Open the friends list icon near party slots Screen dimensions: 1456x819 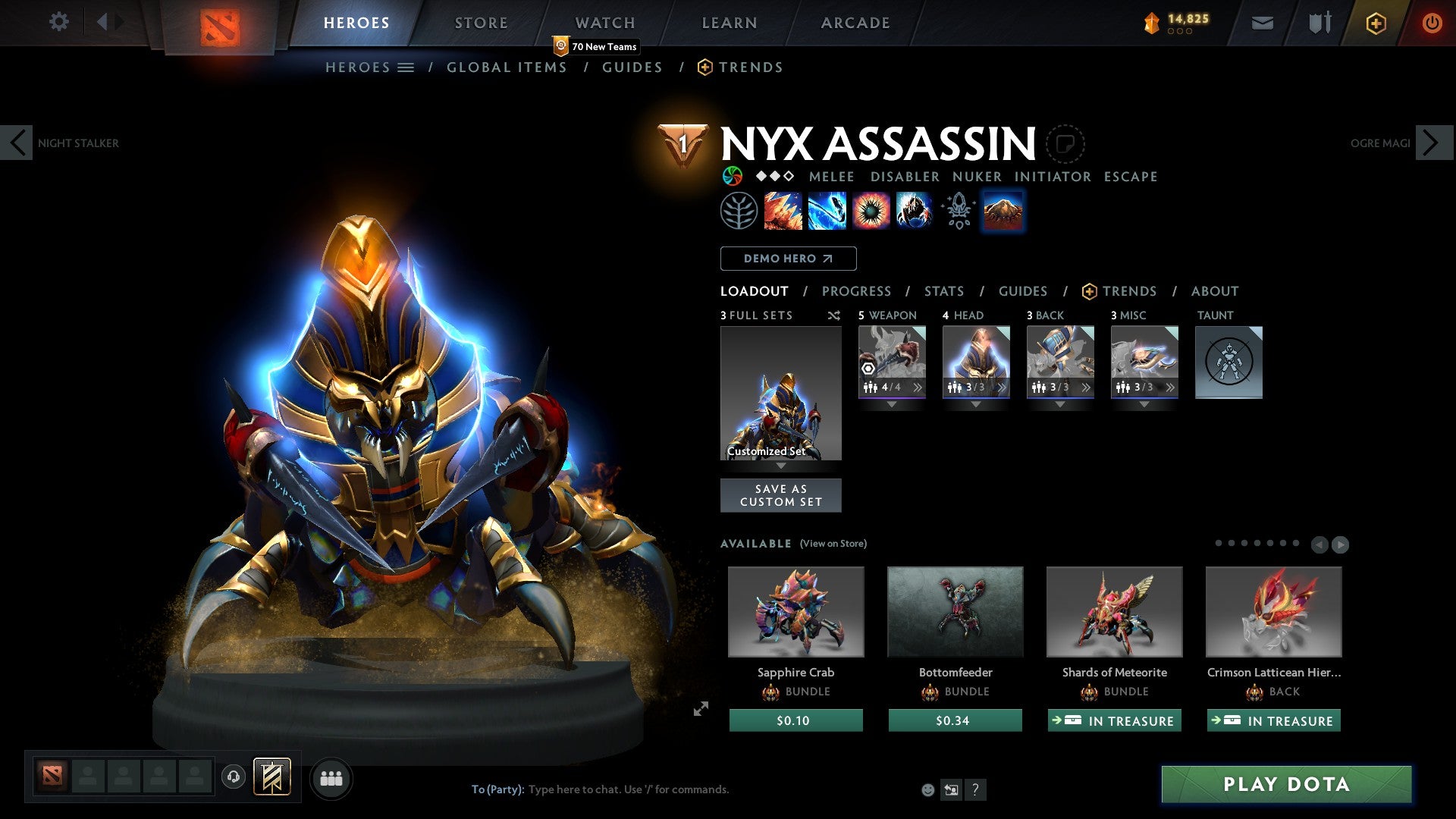[330, 777]
